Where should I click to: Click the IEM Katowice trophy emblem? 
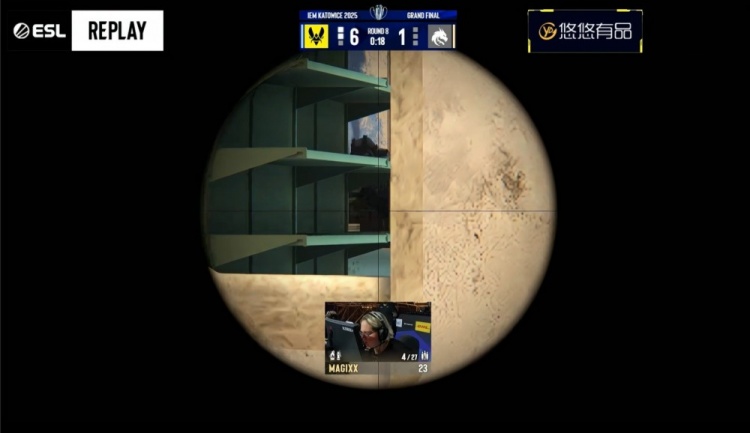pyautogui.click(x=378, y=13)
